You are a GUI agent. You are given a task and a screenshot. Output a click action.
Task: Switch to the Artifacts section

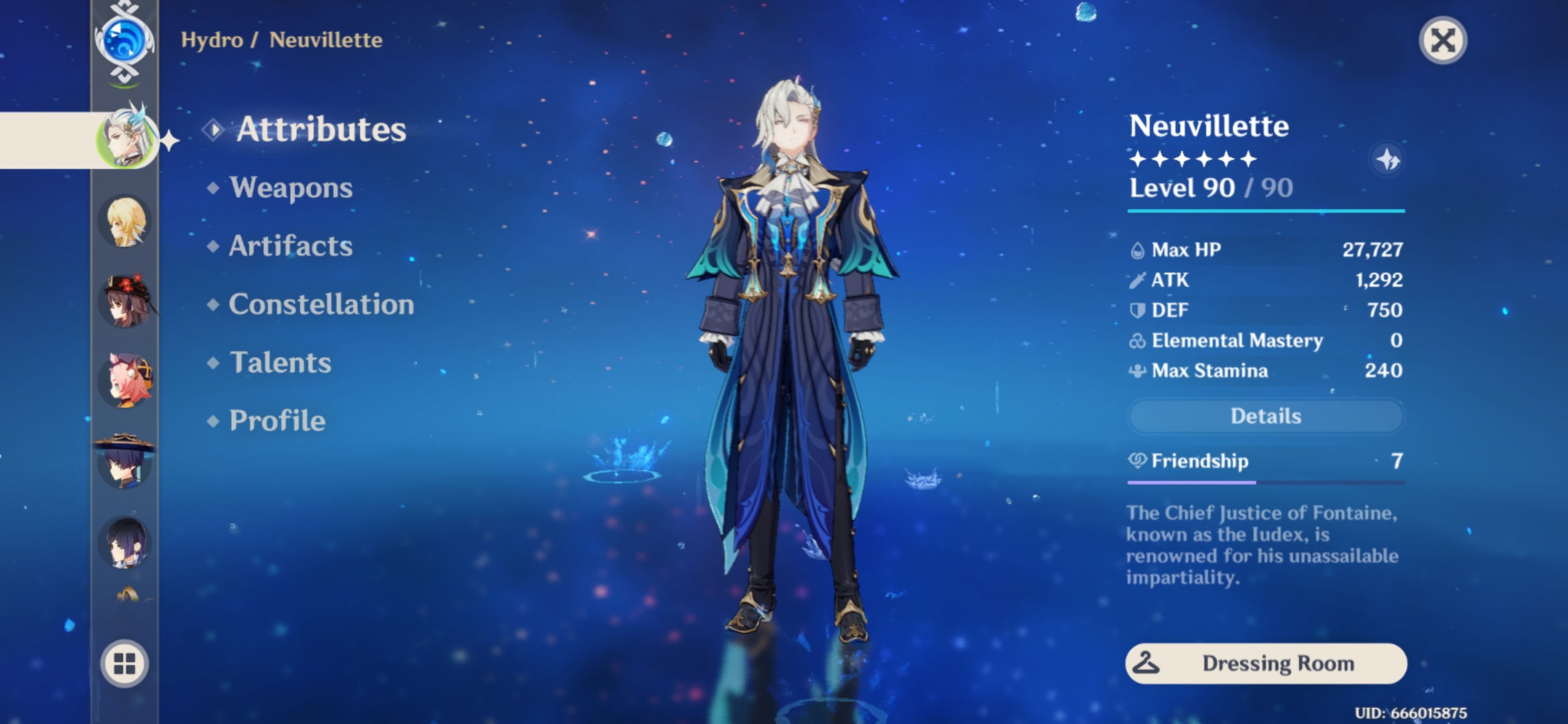(289, 246)
